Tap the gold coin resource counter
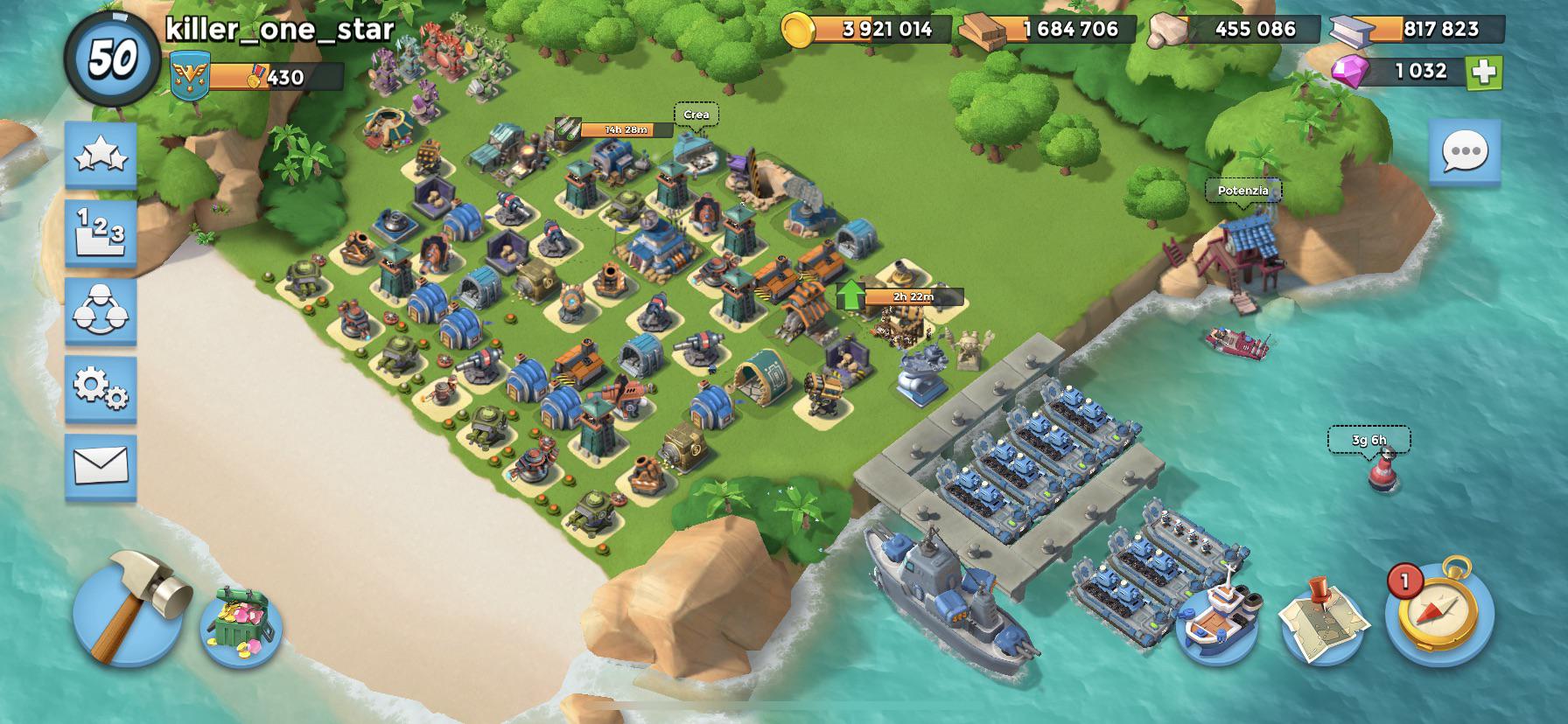The image size is (1568, 724). (x=866, y=29)
